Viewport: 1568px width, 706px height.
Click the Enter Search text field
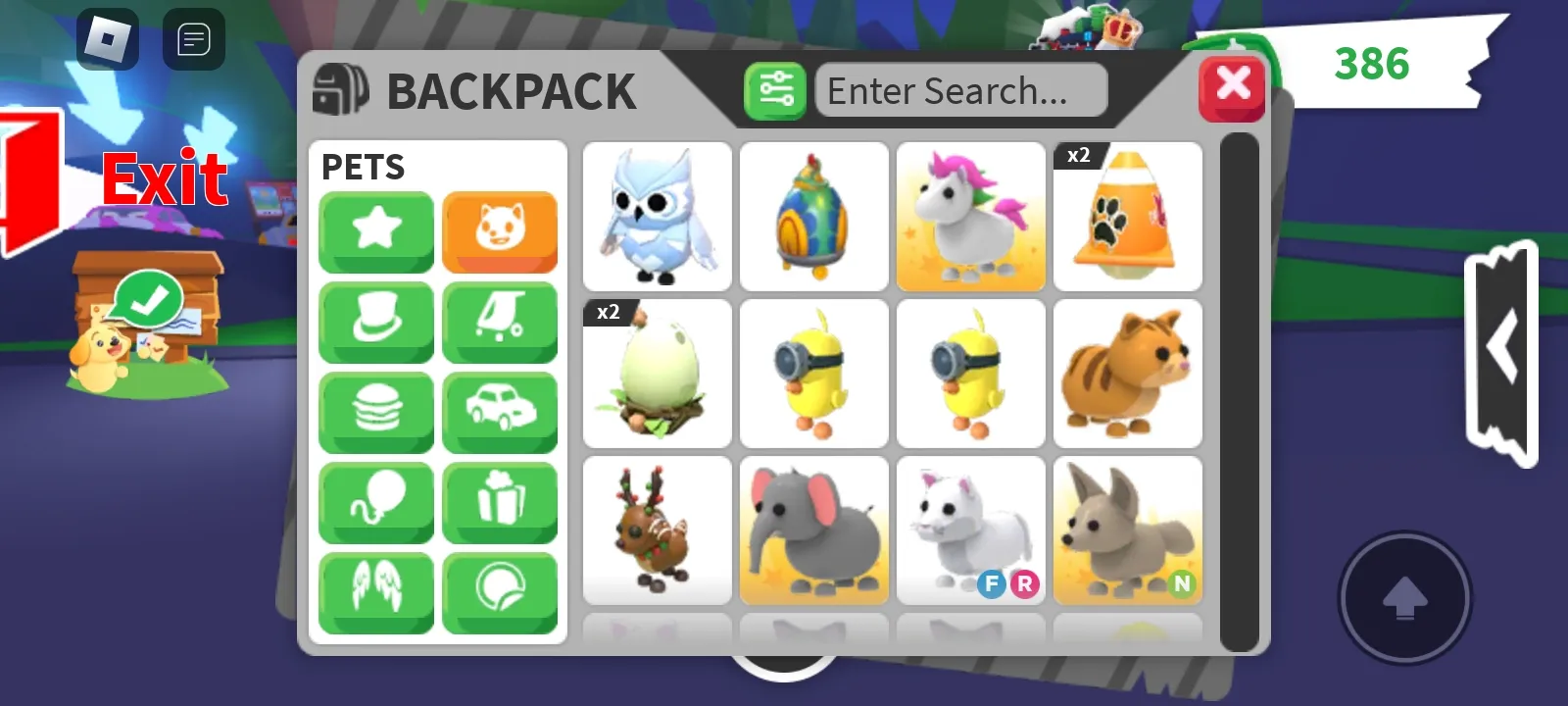point(960,90)
